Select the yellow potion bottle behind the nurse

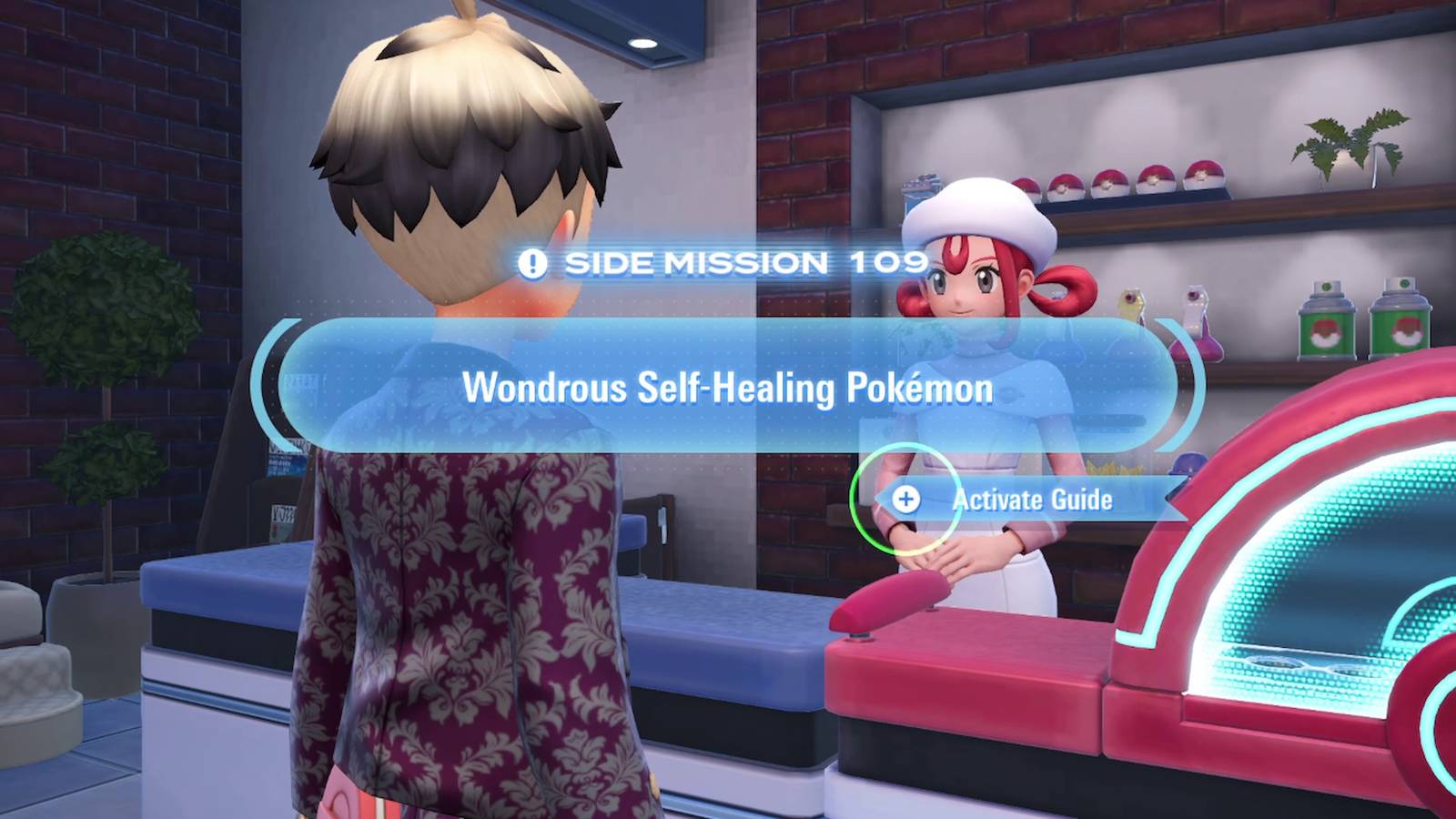tap(1130, 305)
